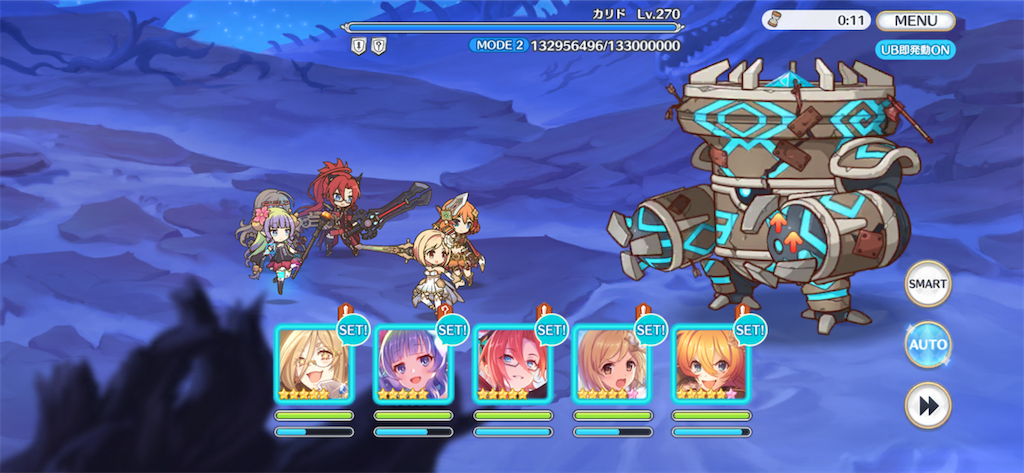Select the purple-haired character portrait
The image size is (1024, 473).
click(x=413, y=364)
